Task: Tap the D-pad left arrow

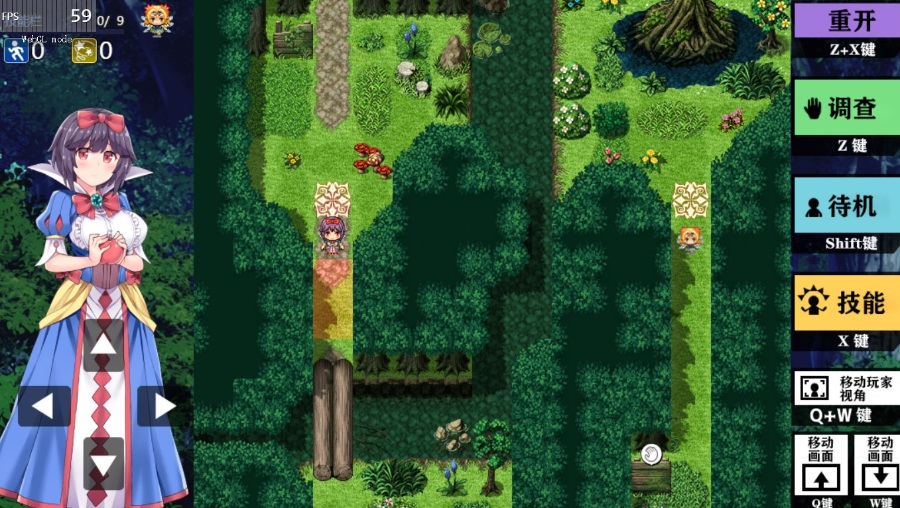Action: 44,406
